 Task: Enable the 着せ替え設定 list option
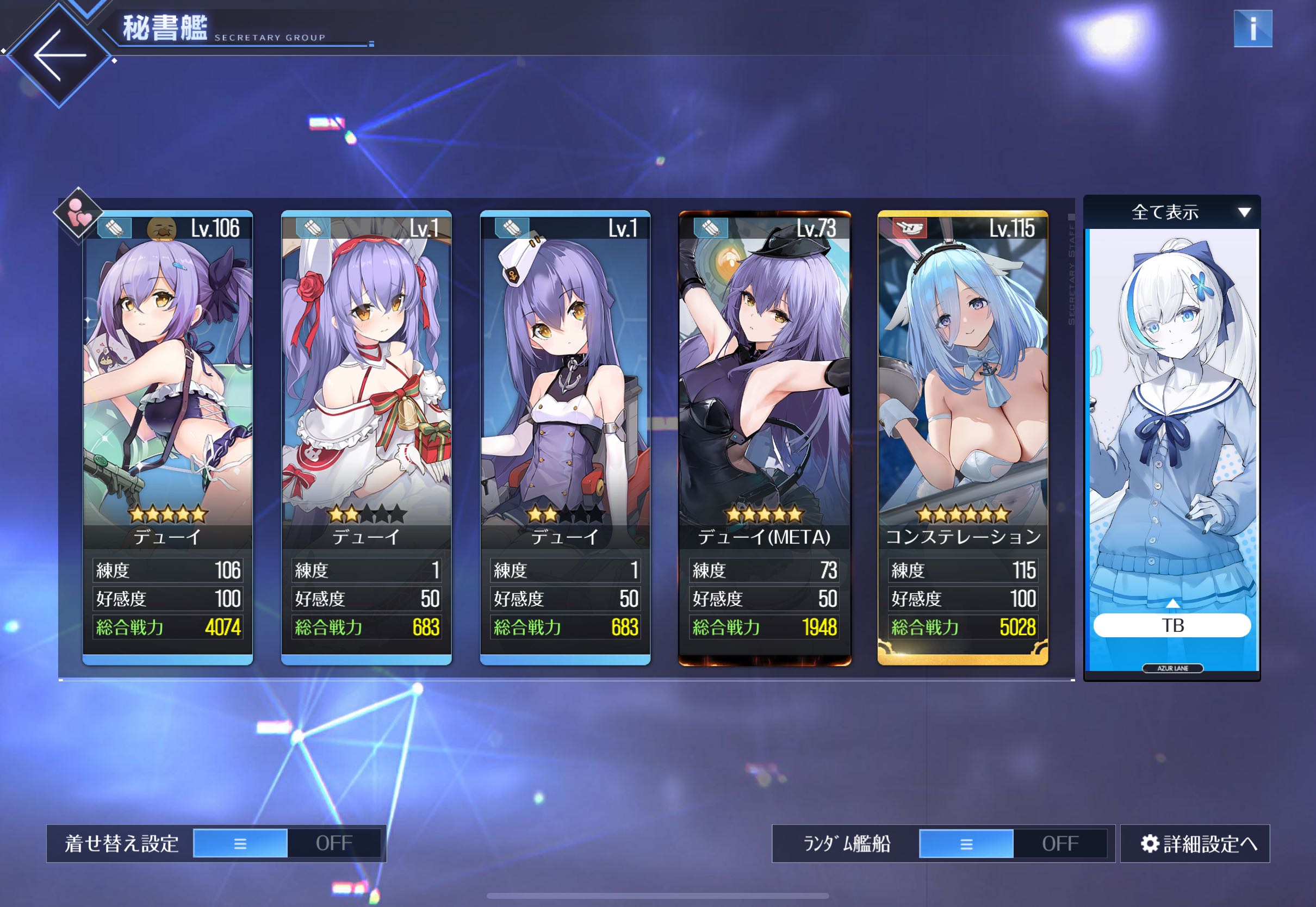pos(240,843)
